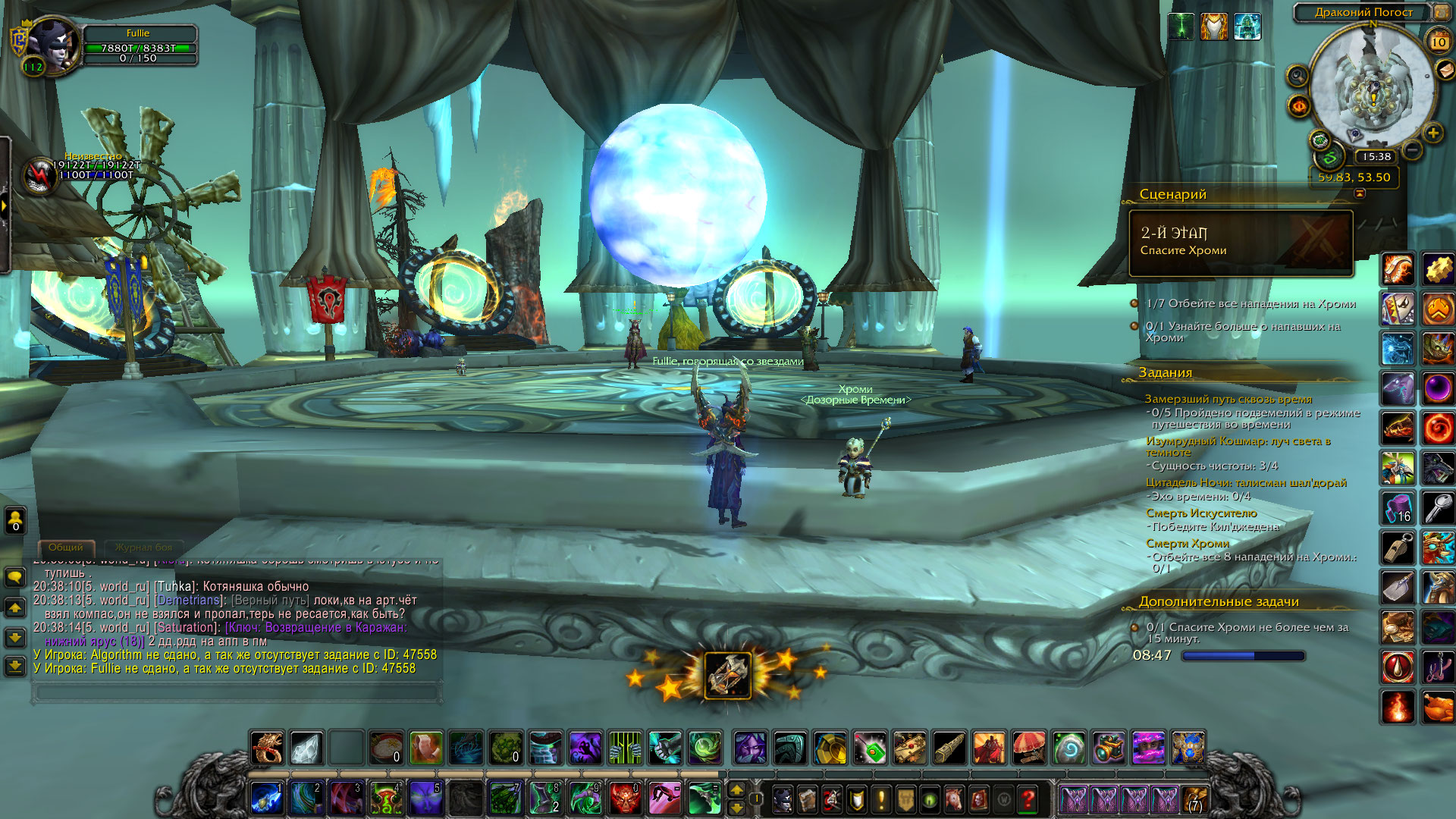Use the red umbrella item on action bar

pos(1029,748)
